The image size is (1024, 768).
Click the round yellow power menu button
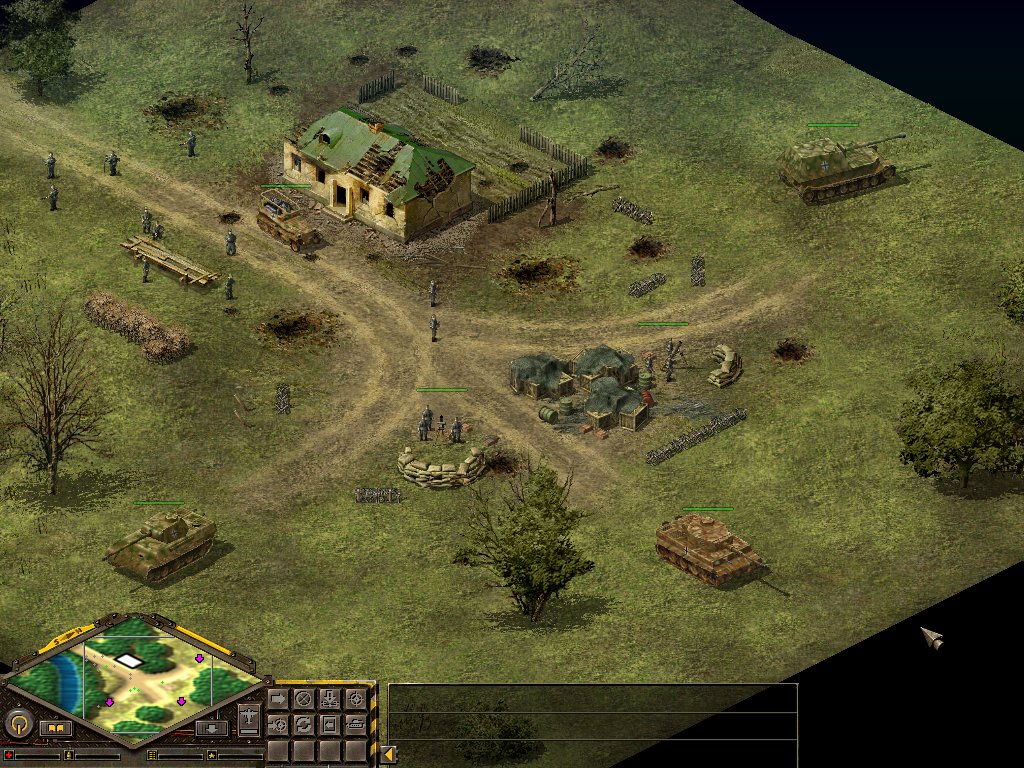(19, 724)
